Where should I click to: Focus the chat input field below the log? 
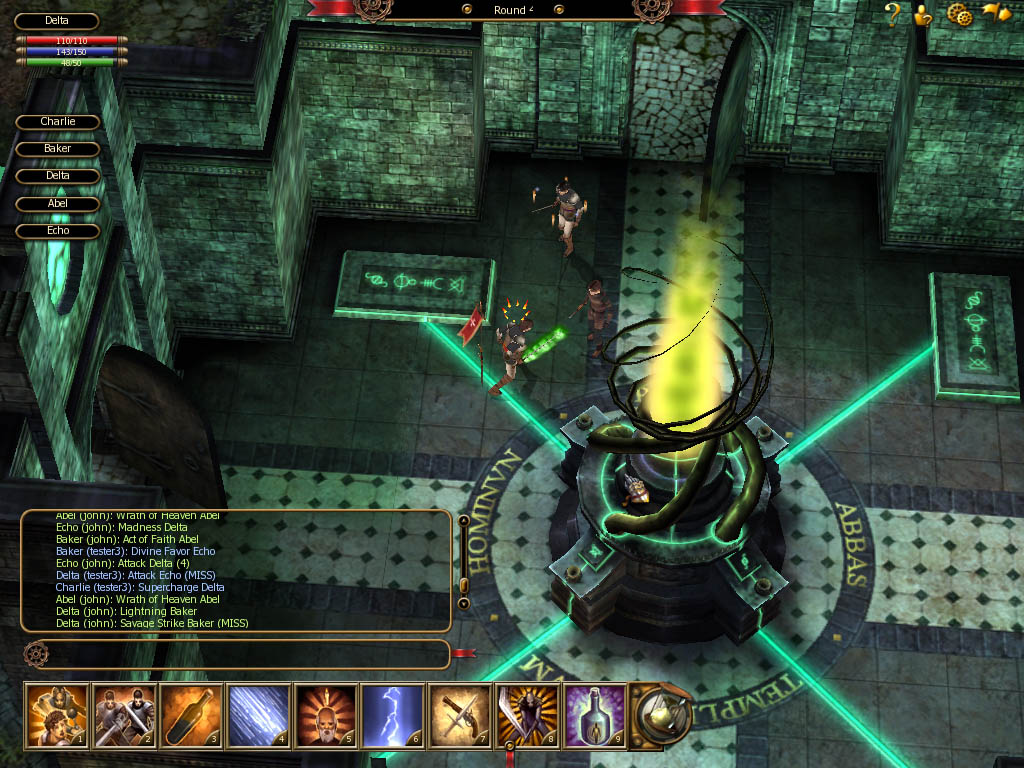click(238, 654)
